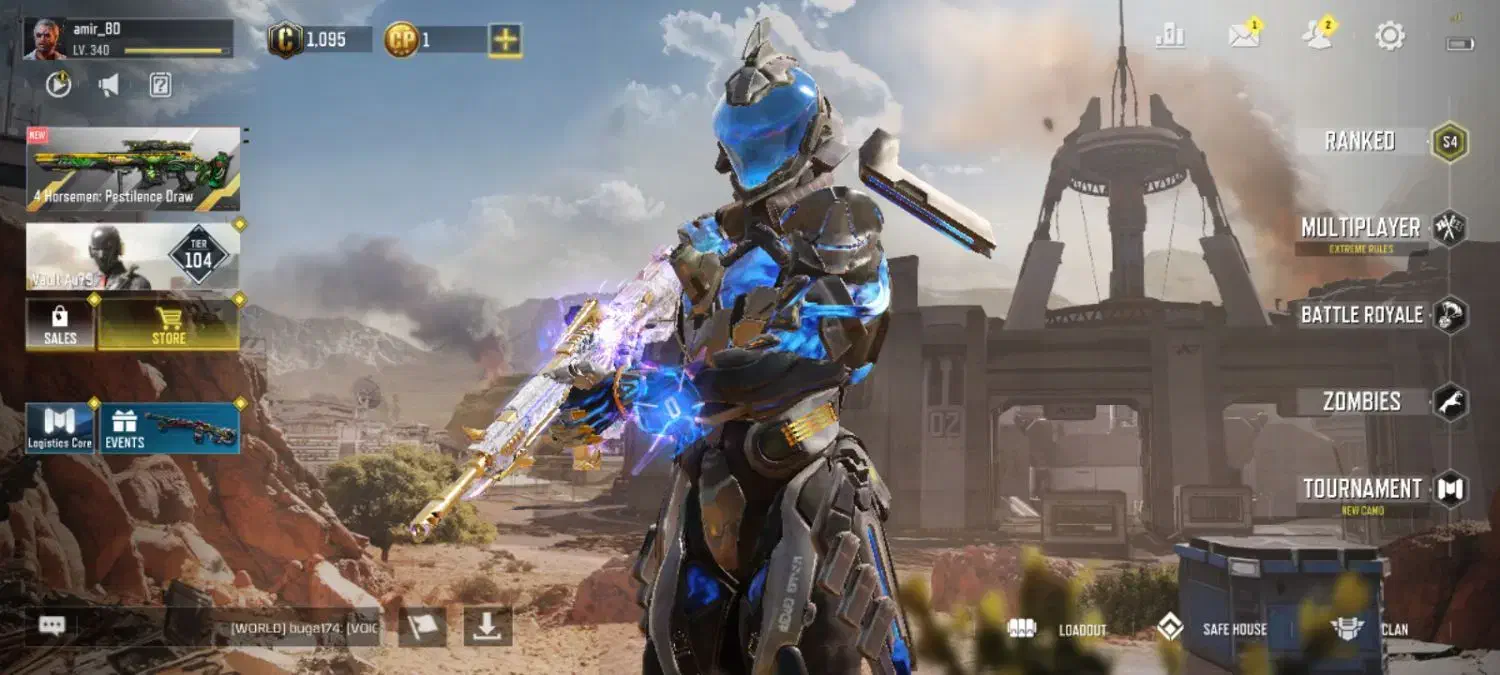Screen dimensions: 1500x675
Task: Open amir_BD player profile
Action: (x=127, y=39)
